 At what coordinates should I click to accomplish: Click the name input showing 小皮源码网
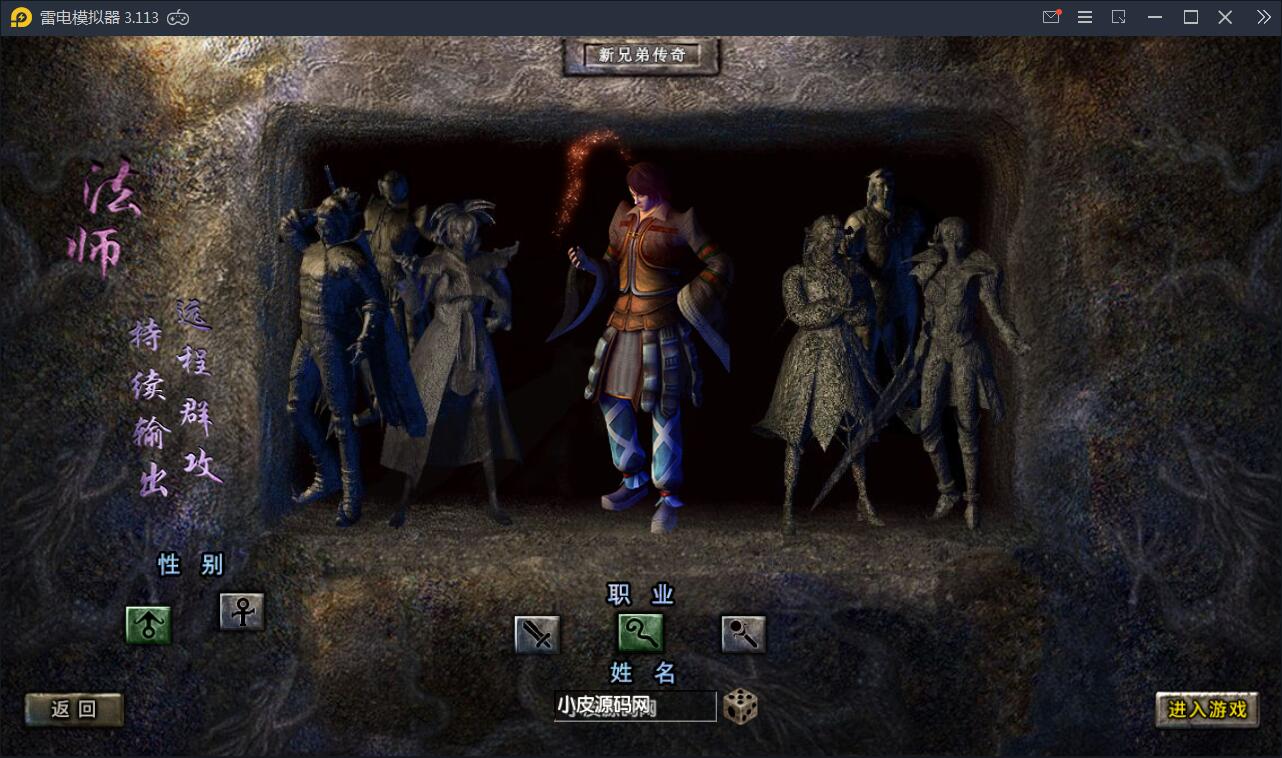coord(634,706)
